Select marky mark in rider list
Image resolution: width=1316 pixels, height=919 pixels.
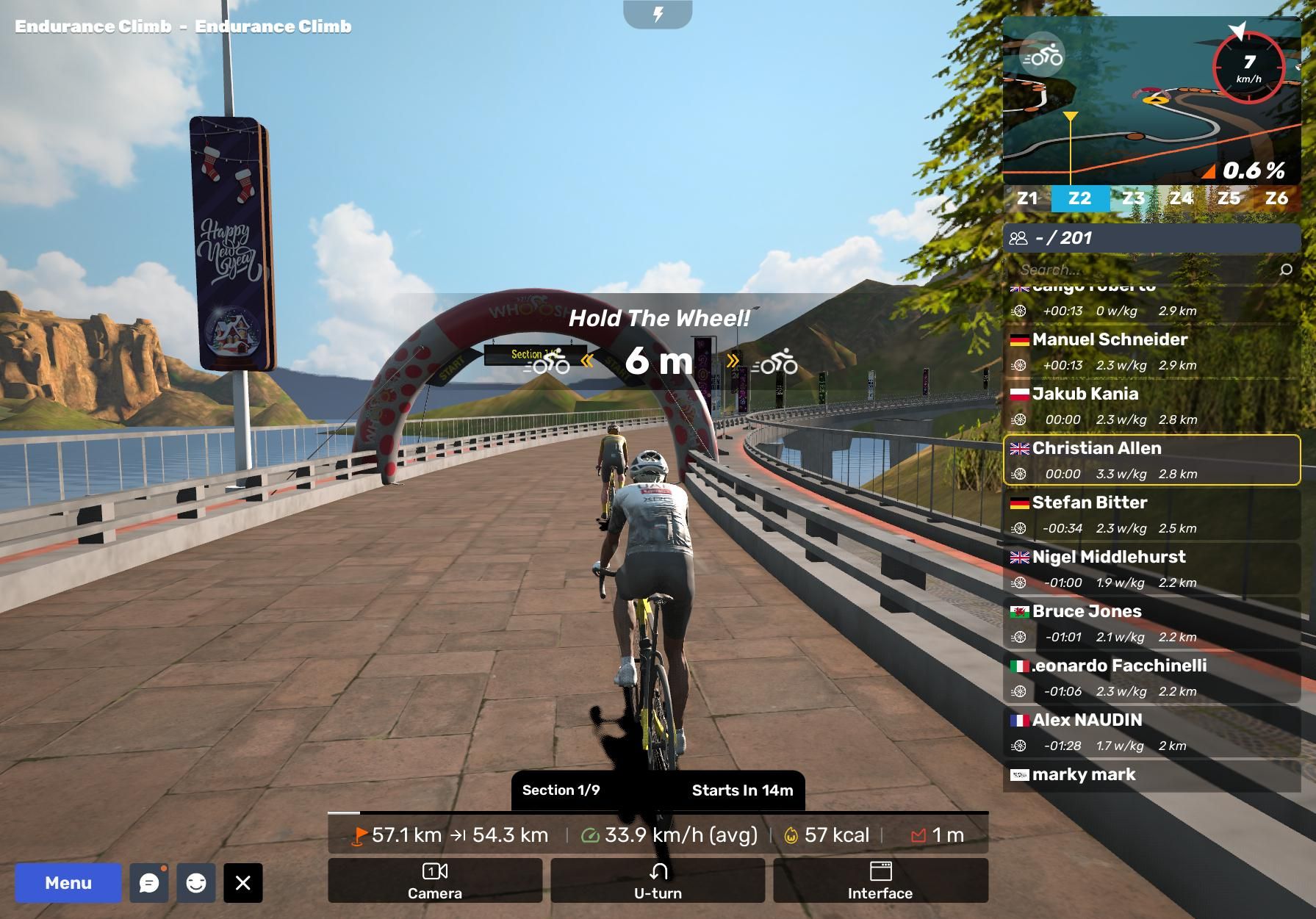[1151, 775]
